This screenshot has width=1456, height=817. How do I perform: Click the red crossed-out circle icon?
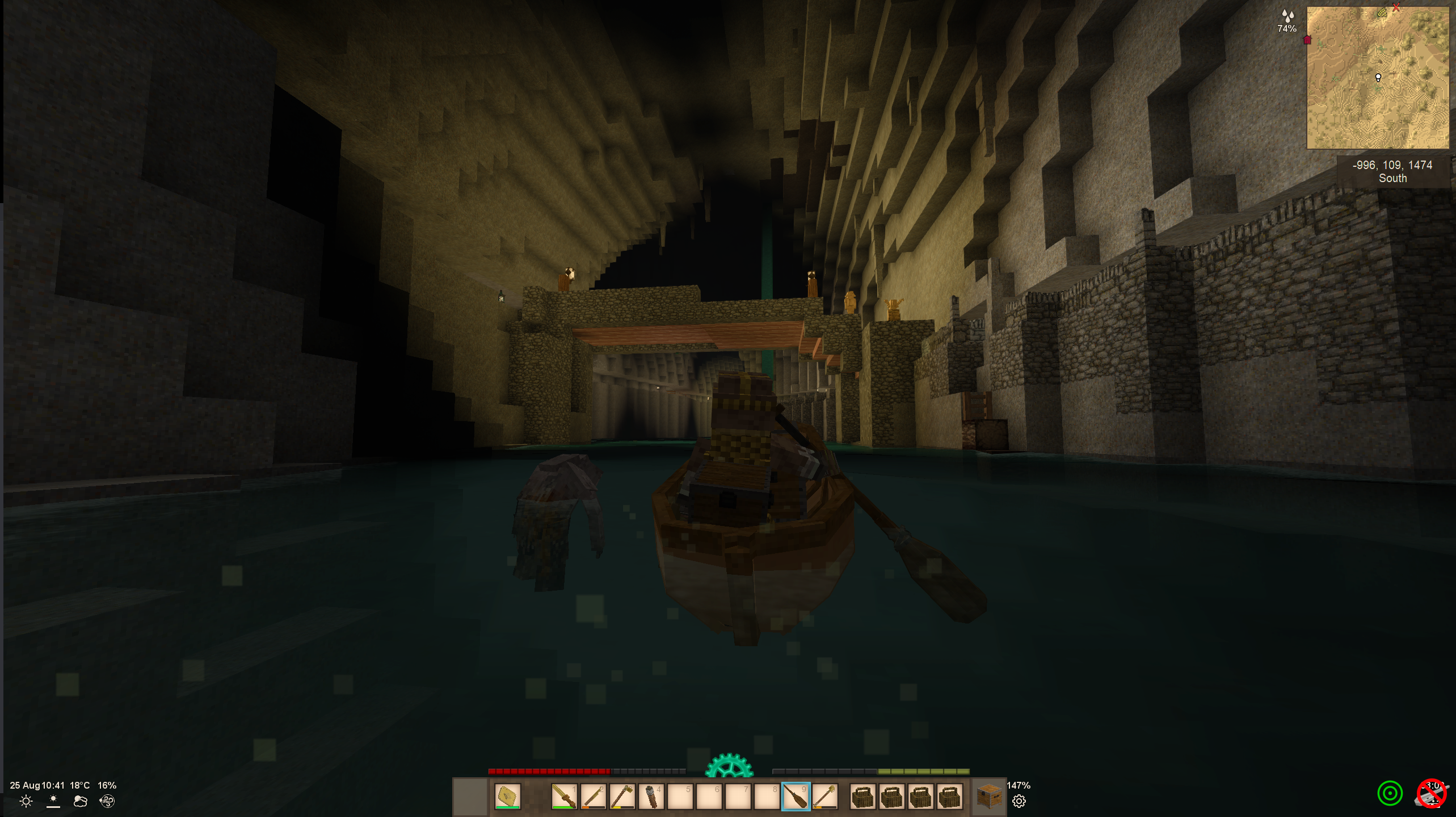click(1432, 793)
